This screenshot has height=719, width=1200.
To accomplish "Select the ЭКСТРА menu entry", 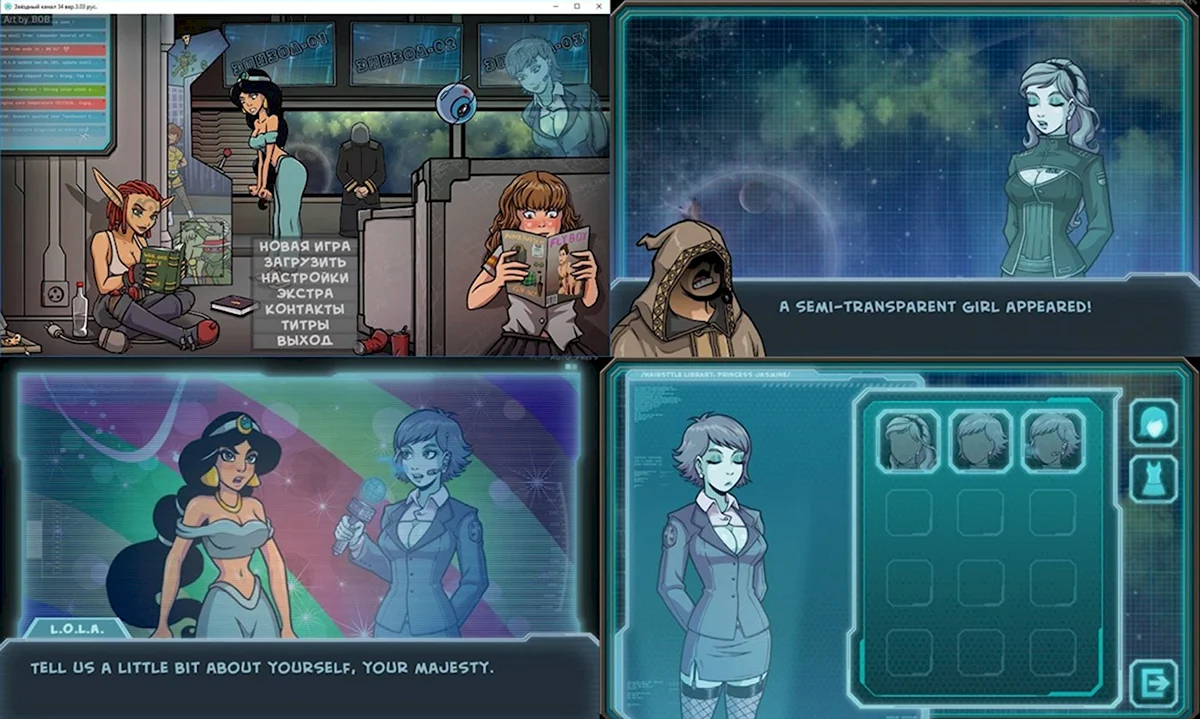I will pos(303,294).
